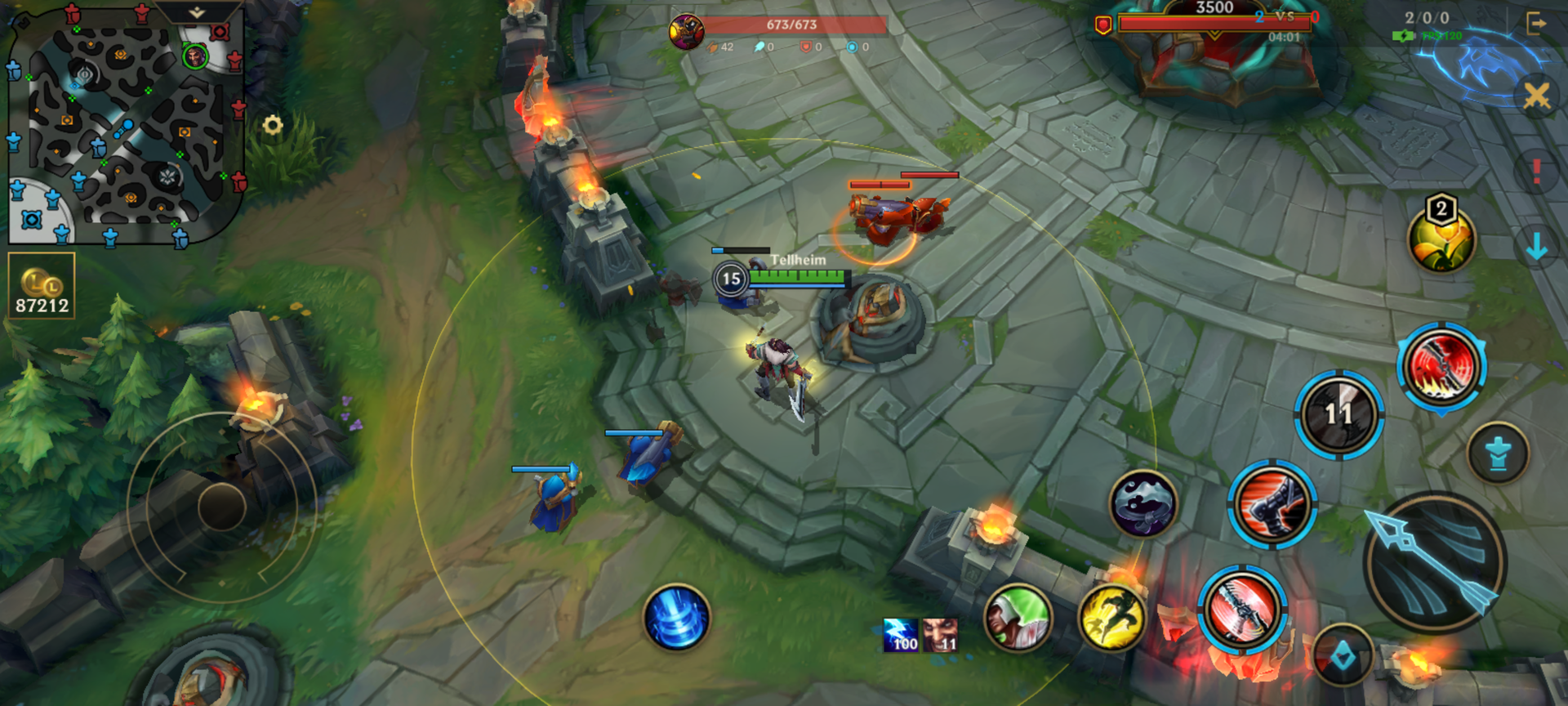Use the yellow flower ward trinket
The height and width of the screenshot is (706, 1568).
[1441, 238]
